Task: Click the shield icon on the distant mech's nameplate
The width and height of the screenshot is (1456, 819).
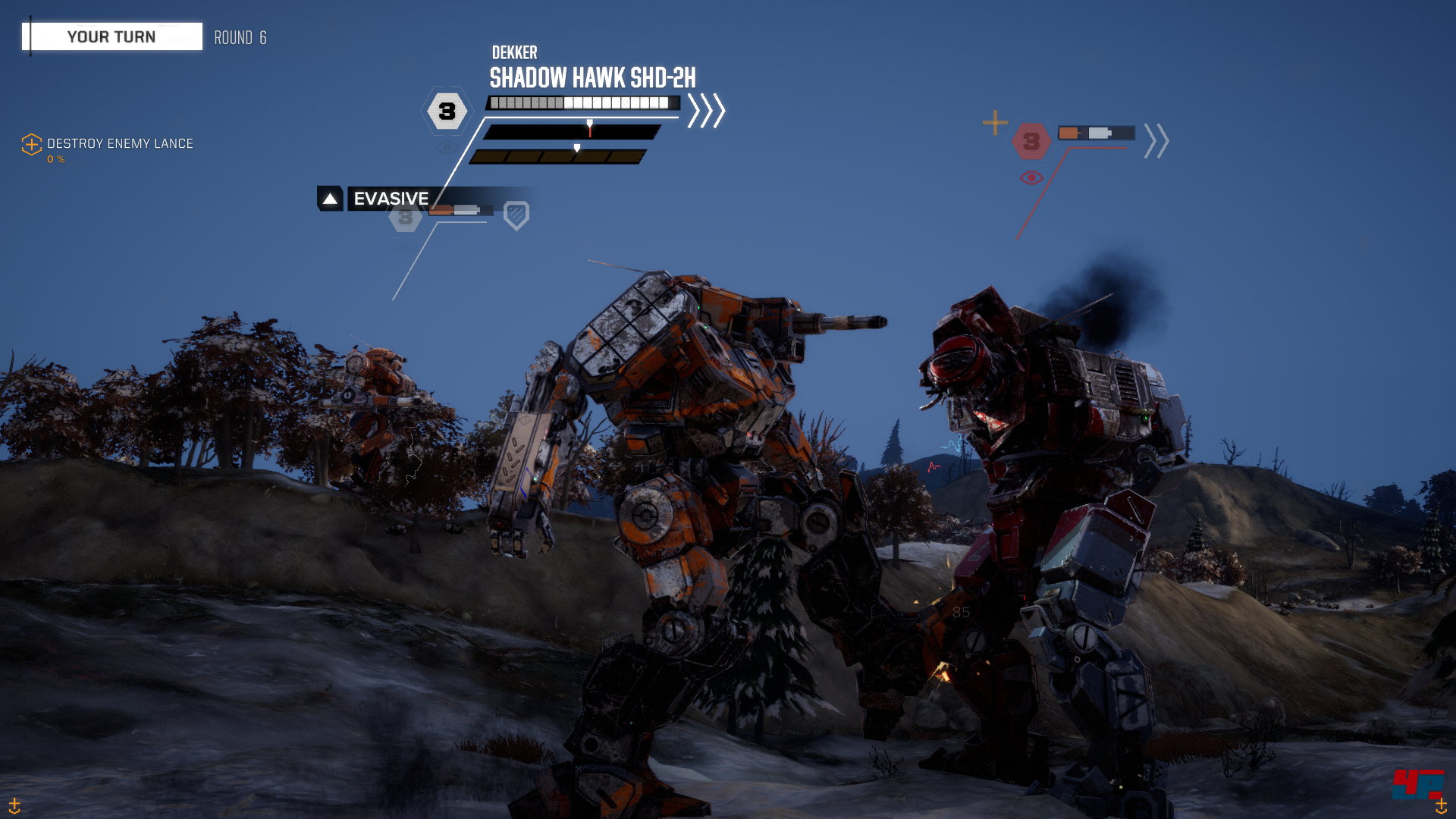Action: click(516, 215)
